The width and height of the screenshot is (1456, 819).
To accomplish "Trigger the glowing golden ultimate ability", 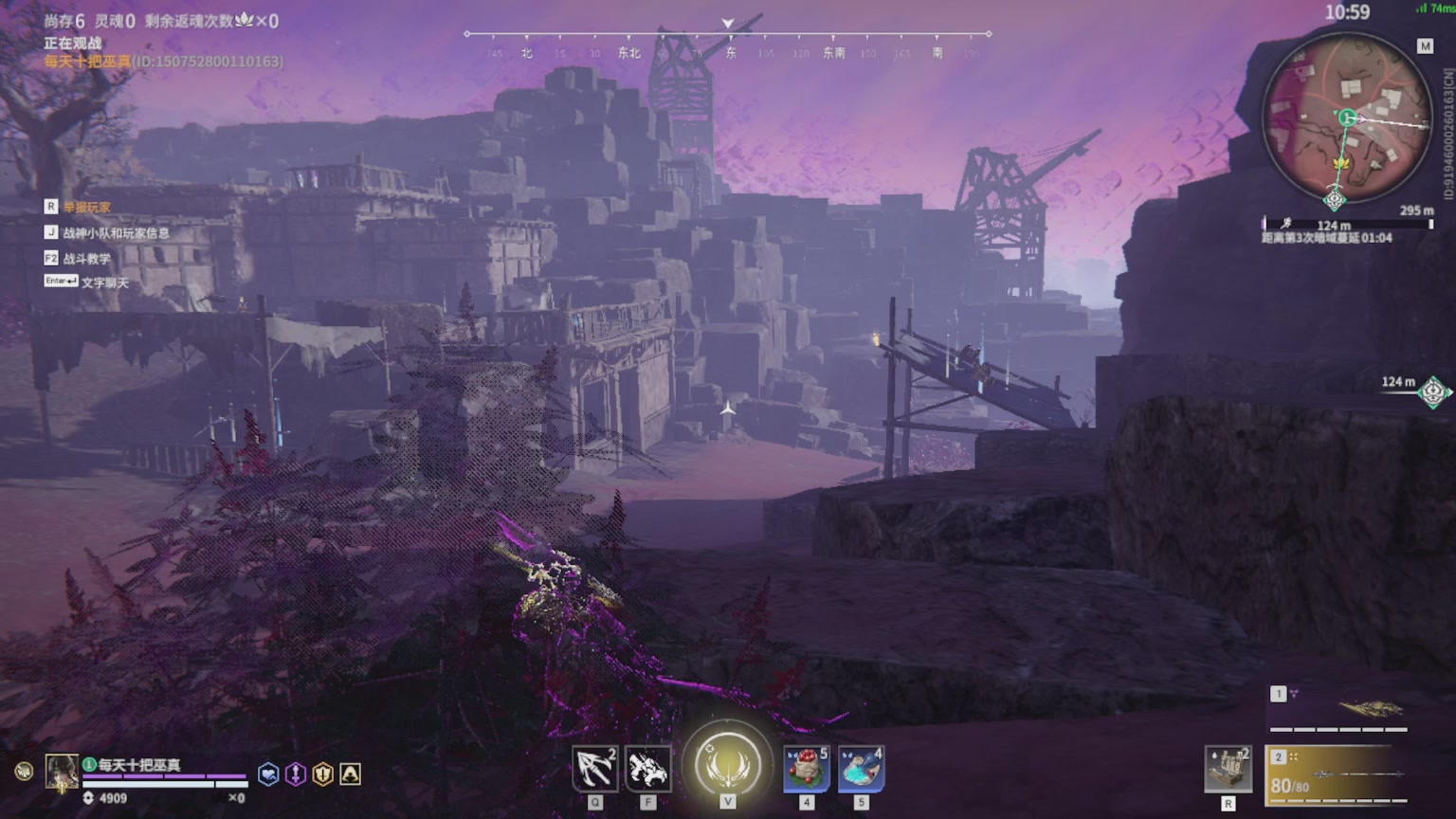I will point(728,764).
